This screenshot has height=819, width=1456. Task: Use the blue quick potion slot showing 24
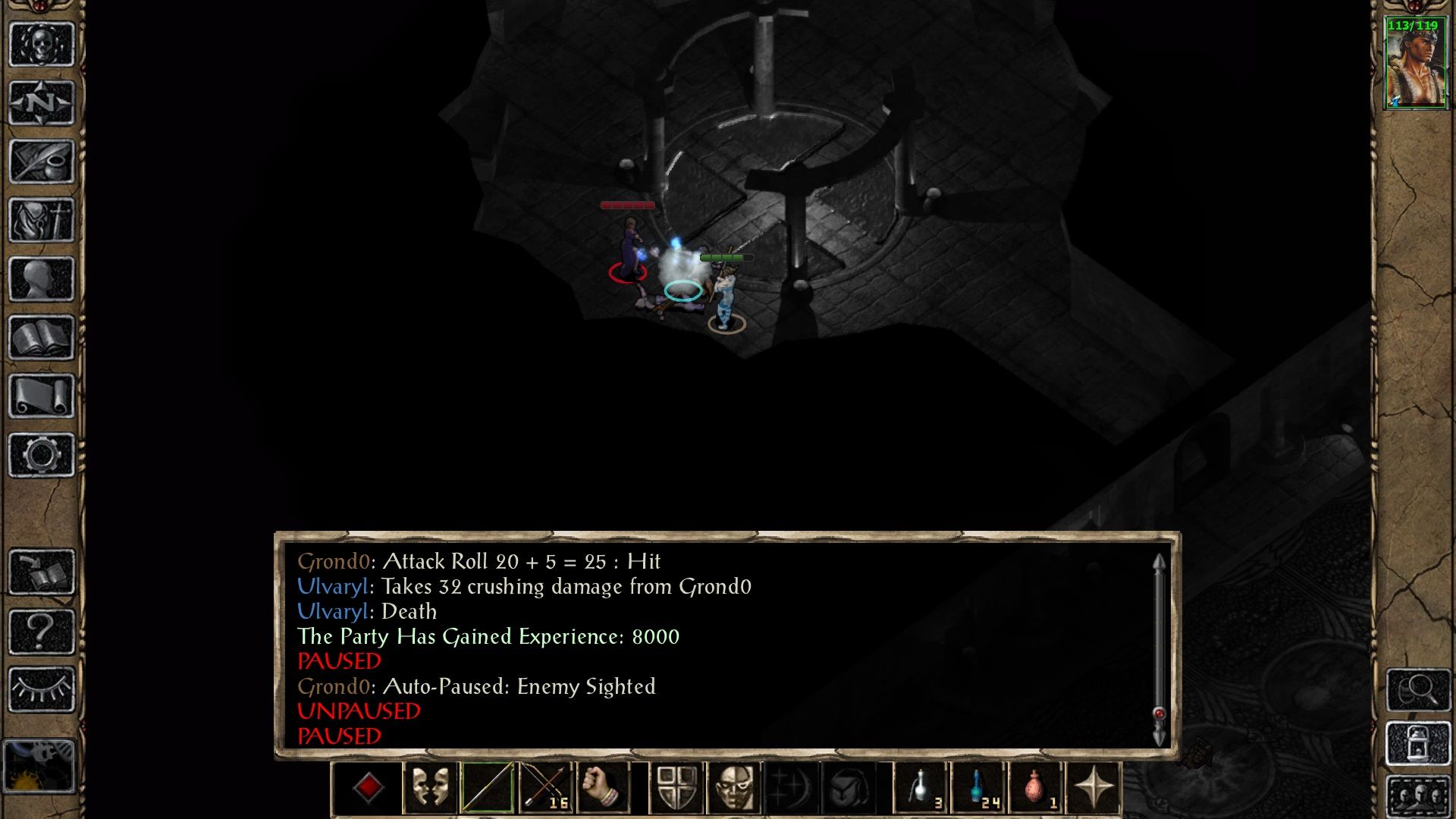[x=977, y=789]
